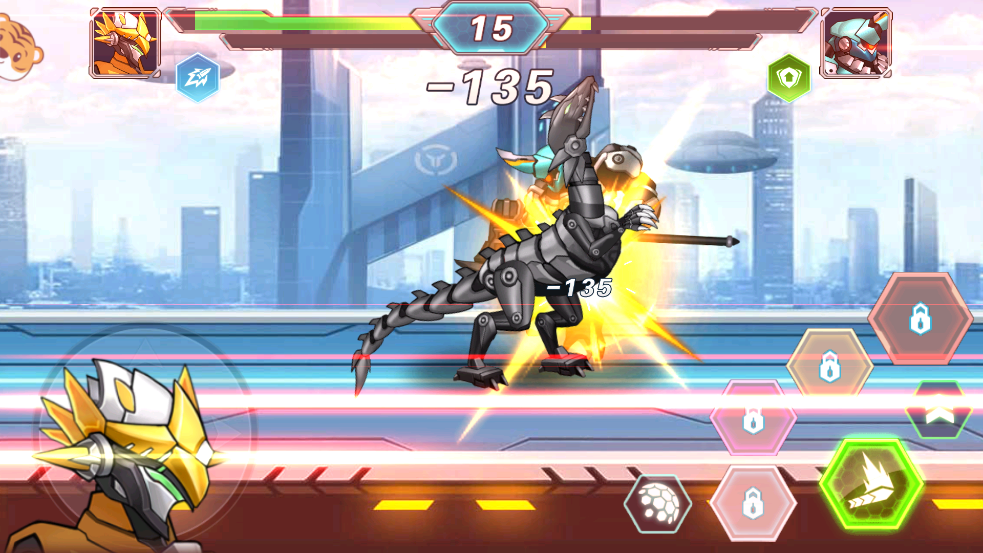
Task: Tap the large red locked skill button
Action: coord(919,318)
